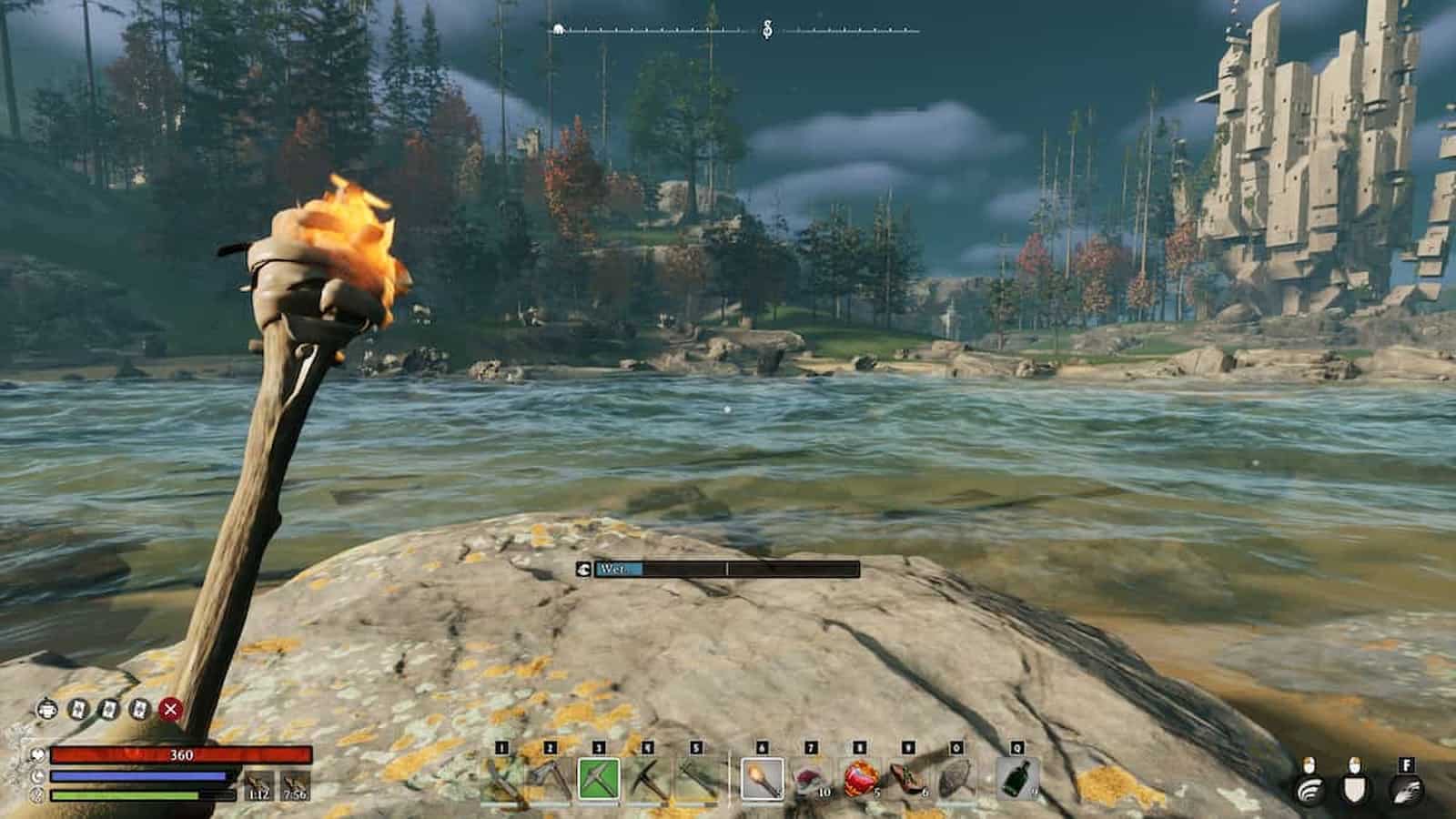Dismiss notifications with the red X button
Viewport: 1456px width, 819px height.
click(x=172, y=711)
